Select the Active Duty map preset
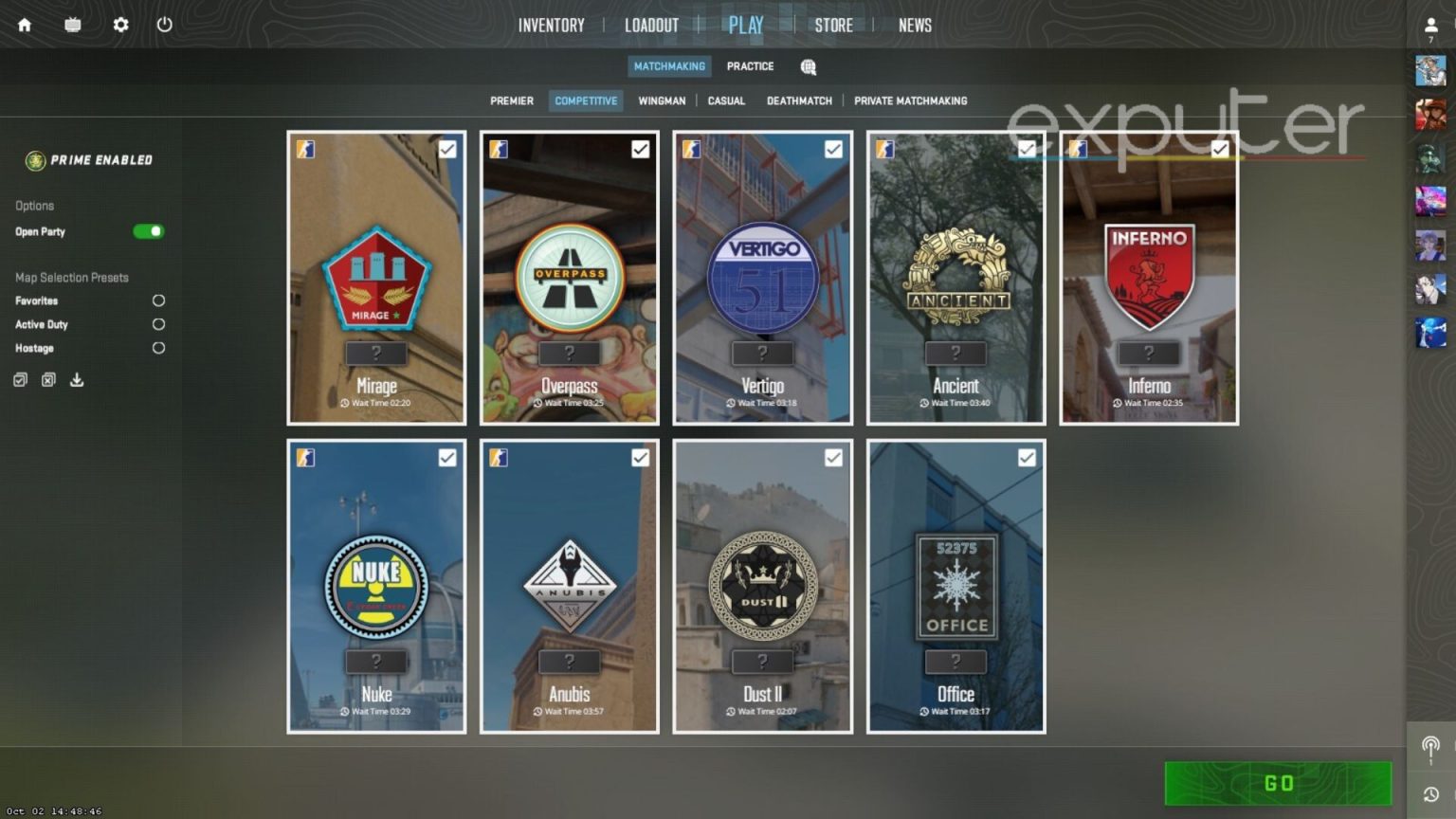Screen dimensions: 1456x819 coord(158,324)
